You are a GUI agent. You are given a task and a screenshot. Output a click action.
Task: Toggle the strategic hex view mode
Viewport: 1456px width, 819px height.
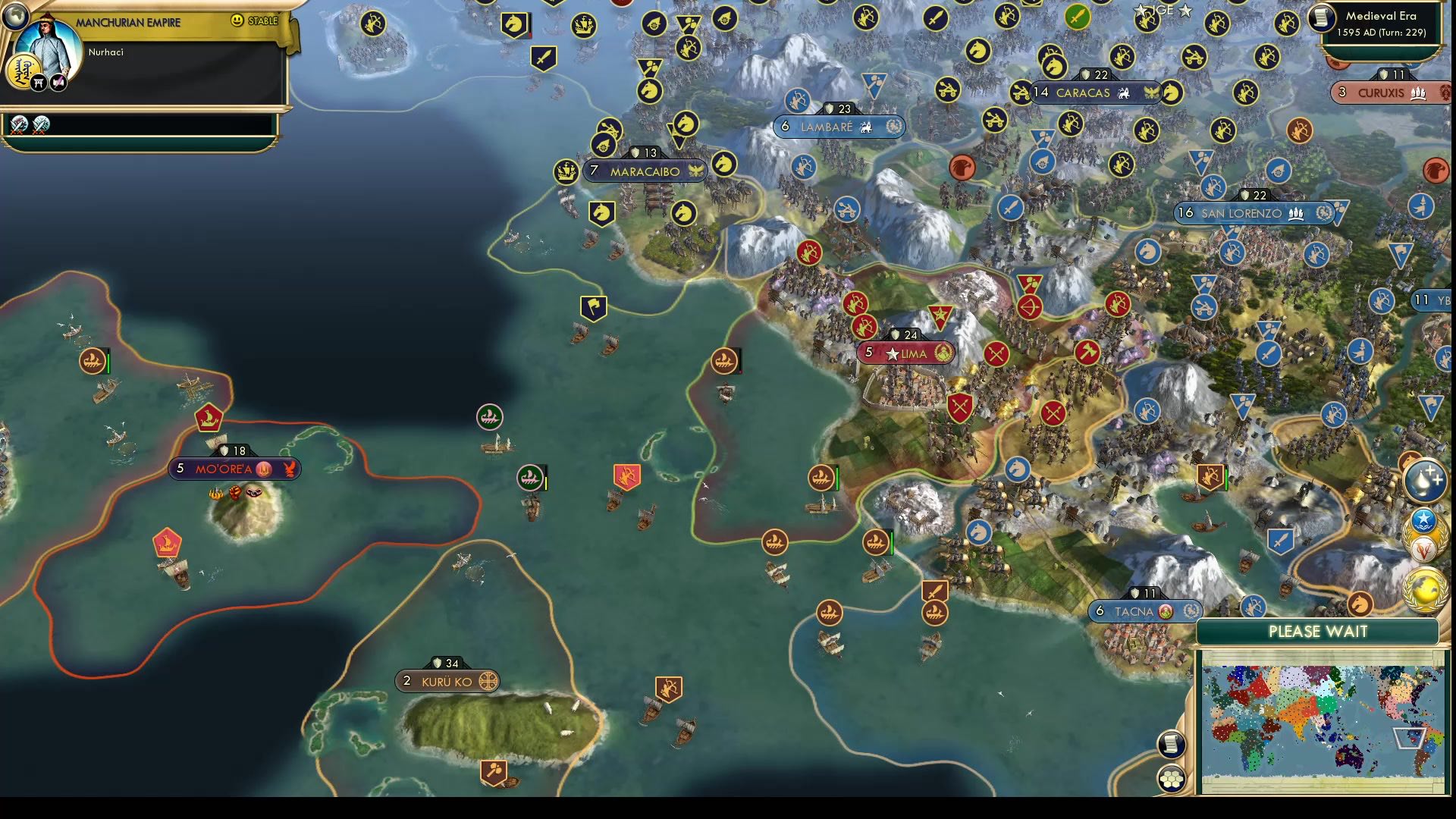pyautogui.click(x=1172, y=777)
